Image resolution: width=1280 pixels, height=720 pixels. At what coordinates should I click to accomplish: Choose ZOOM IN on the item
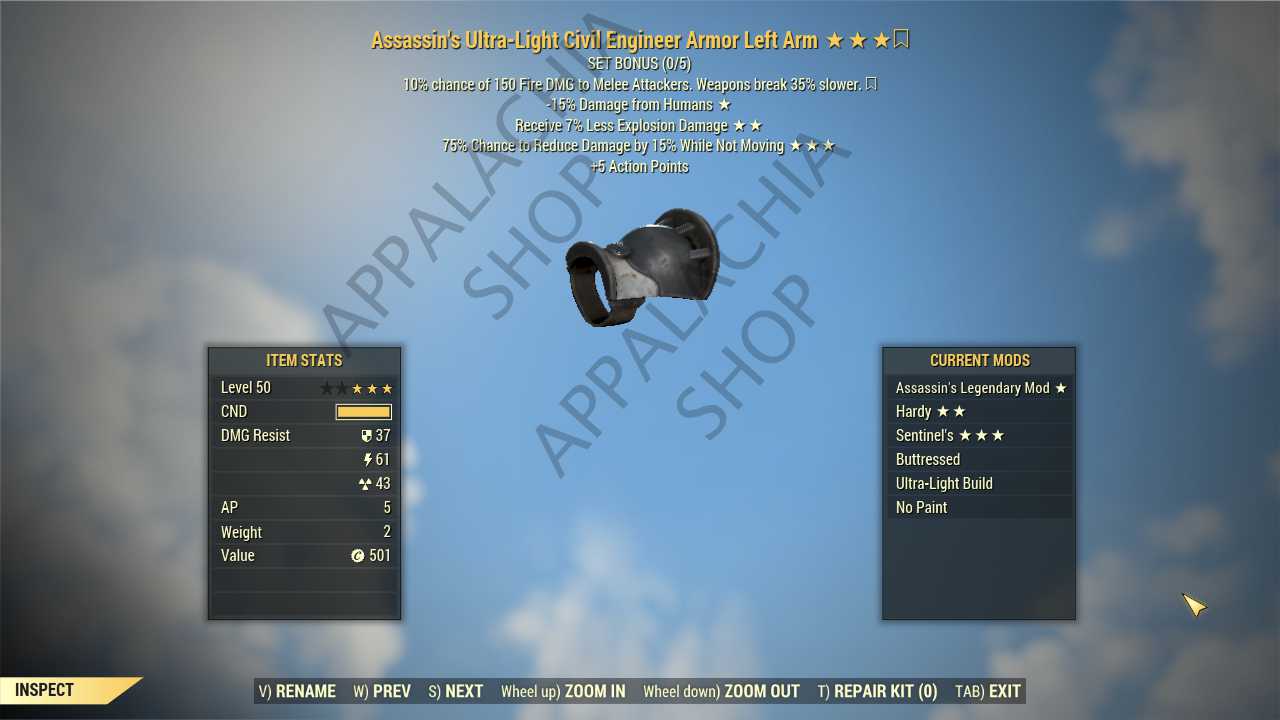(563, 691)
